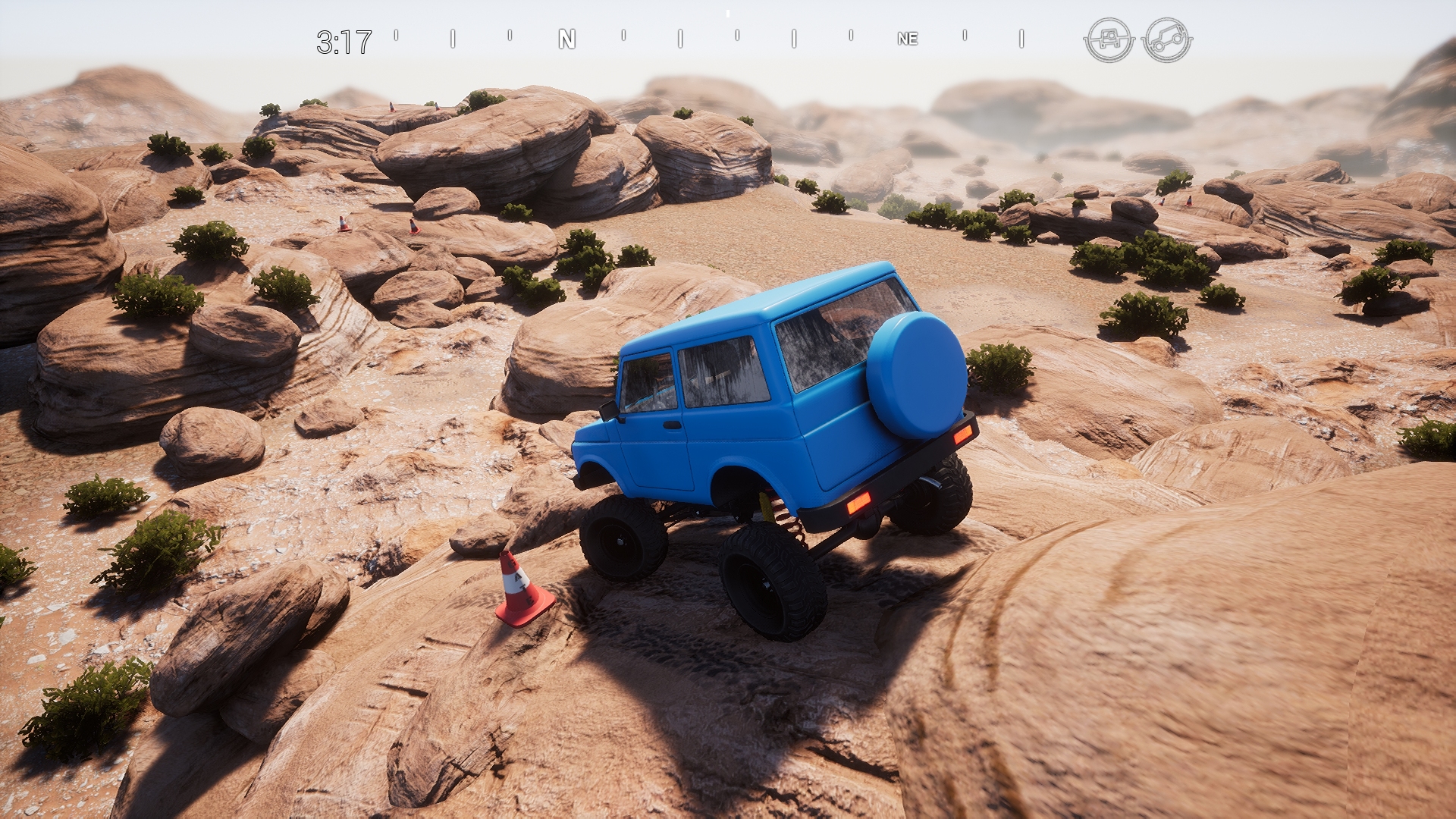This screenshot has width=1456, height=819.
Task: Click the N marker on the compass strip
Action: (x=566, y=39)
